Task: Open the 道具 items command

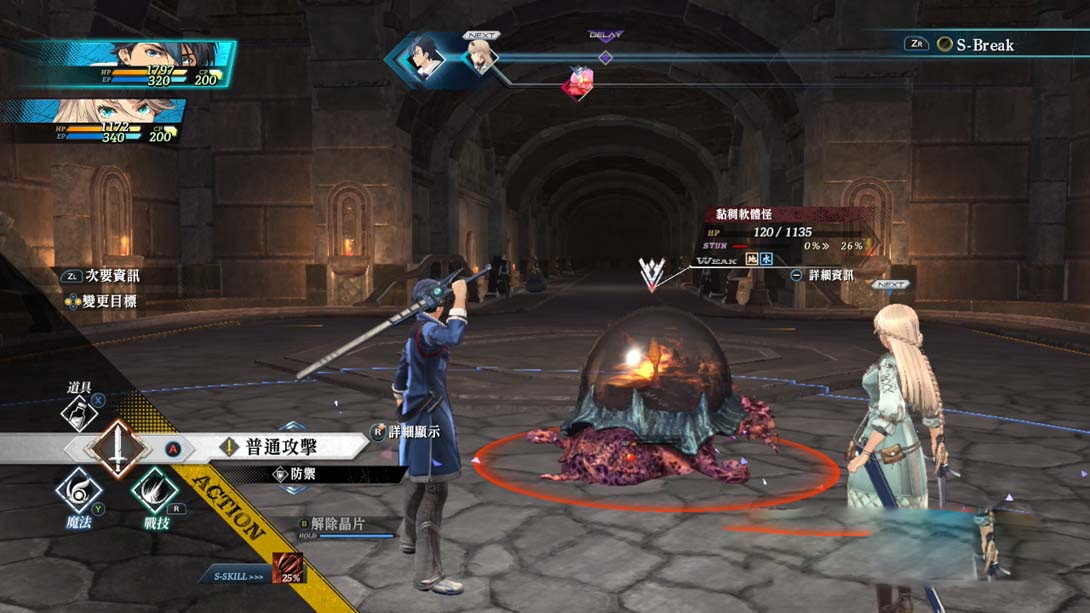Action: point(79,410)
